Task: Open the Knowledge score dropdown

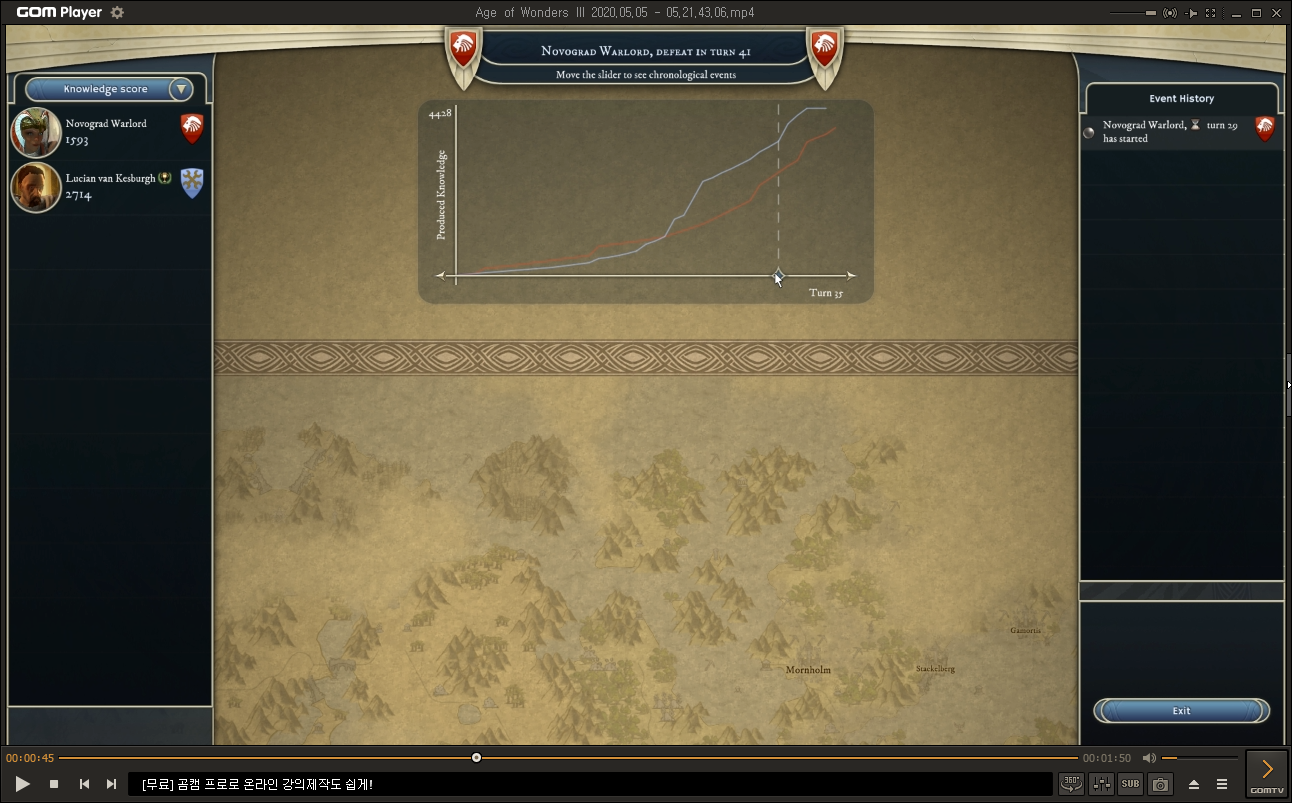Action: [x=181, y=89]
